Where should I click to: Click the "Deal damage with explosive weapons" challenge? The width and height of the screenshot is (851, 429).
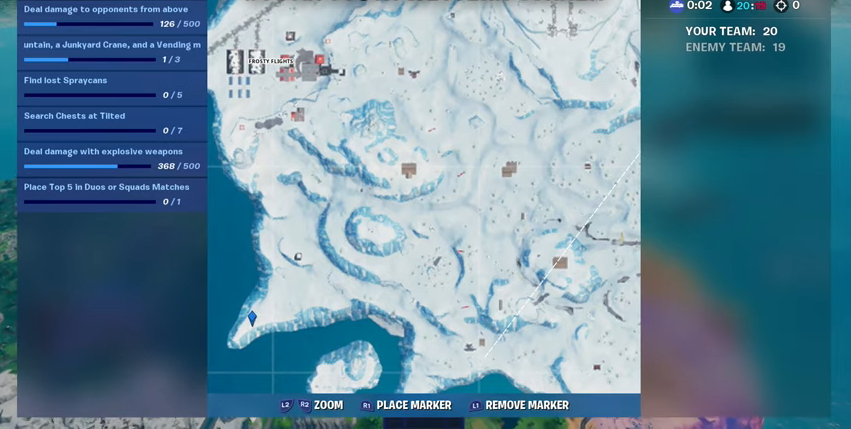[111, 158]
